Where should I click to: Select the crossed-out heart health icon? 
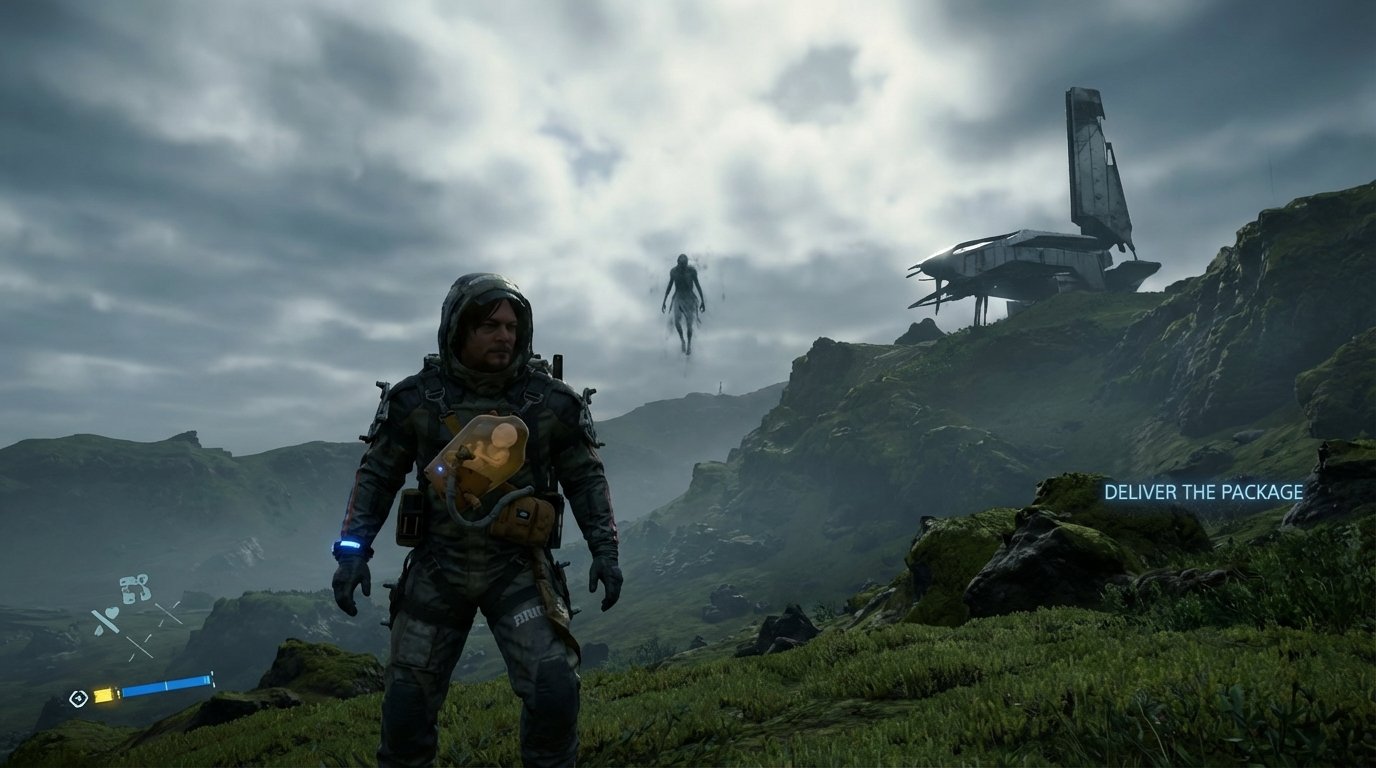click(x=111, y=612)
